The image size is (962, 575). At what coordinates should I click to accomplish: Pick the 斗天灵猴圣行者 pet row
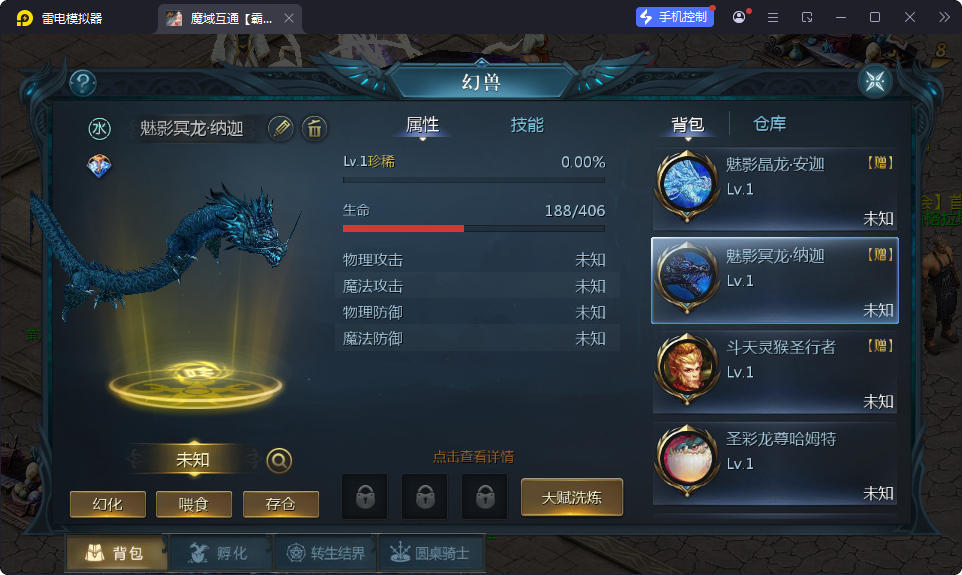[x=775, y=373]
